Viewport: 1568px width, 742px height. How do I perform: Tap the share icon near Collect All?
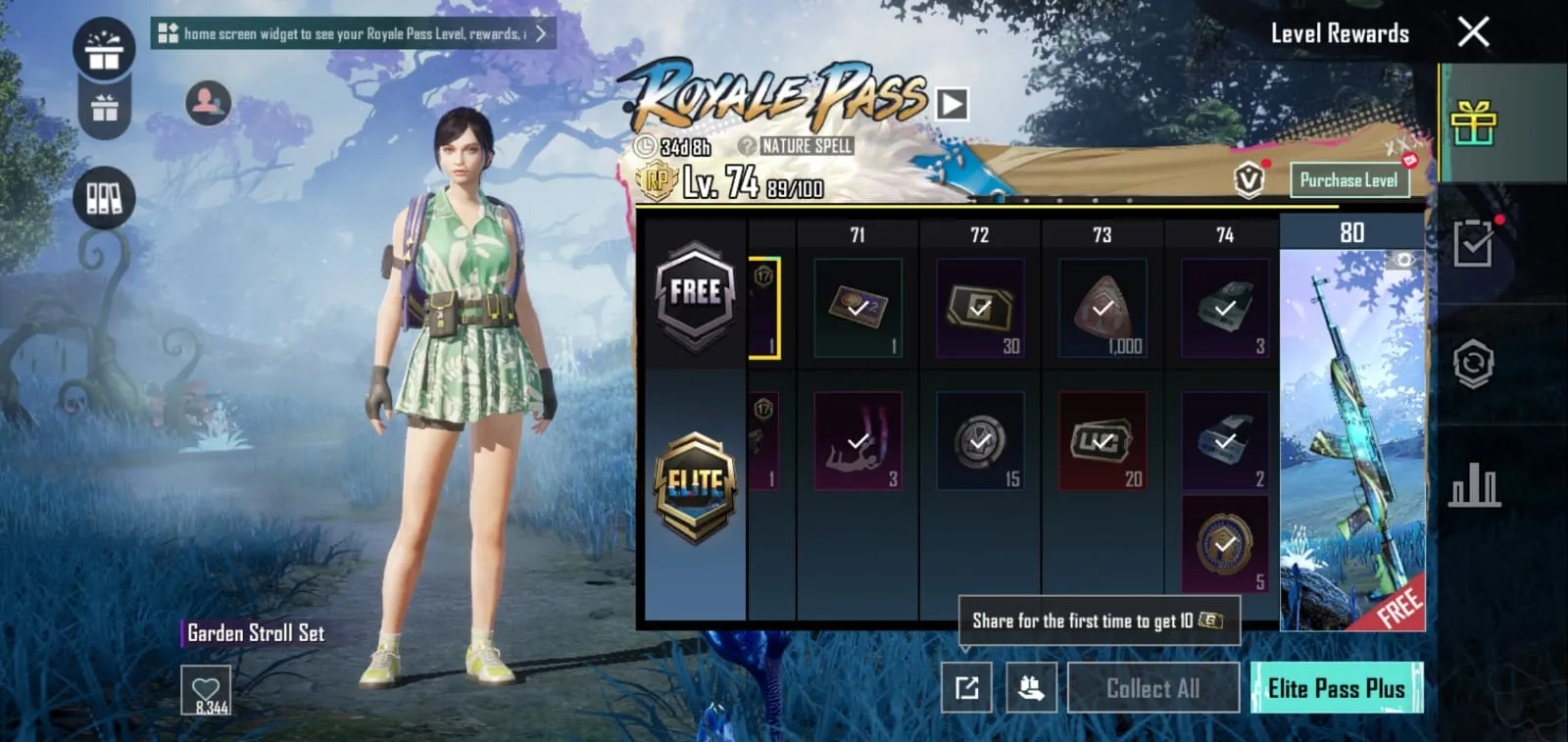click(x=966, y=688)
